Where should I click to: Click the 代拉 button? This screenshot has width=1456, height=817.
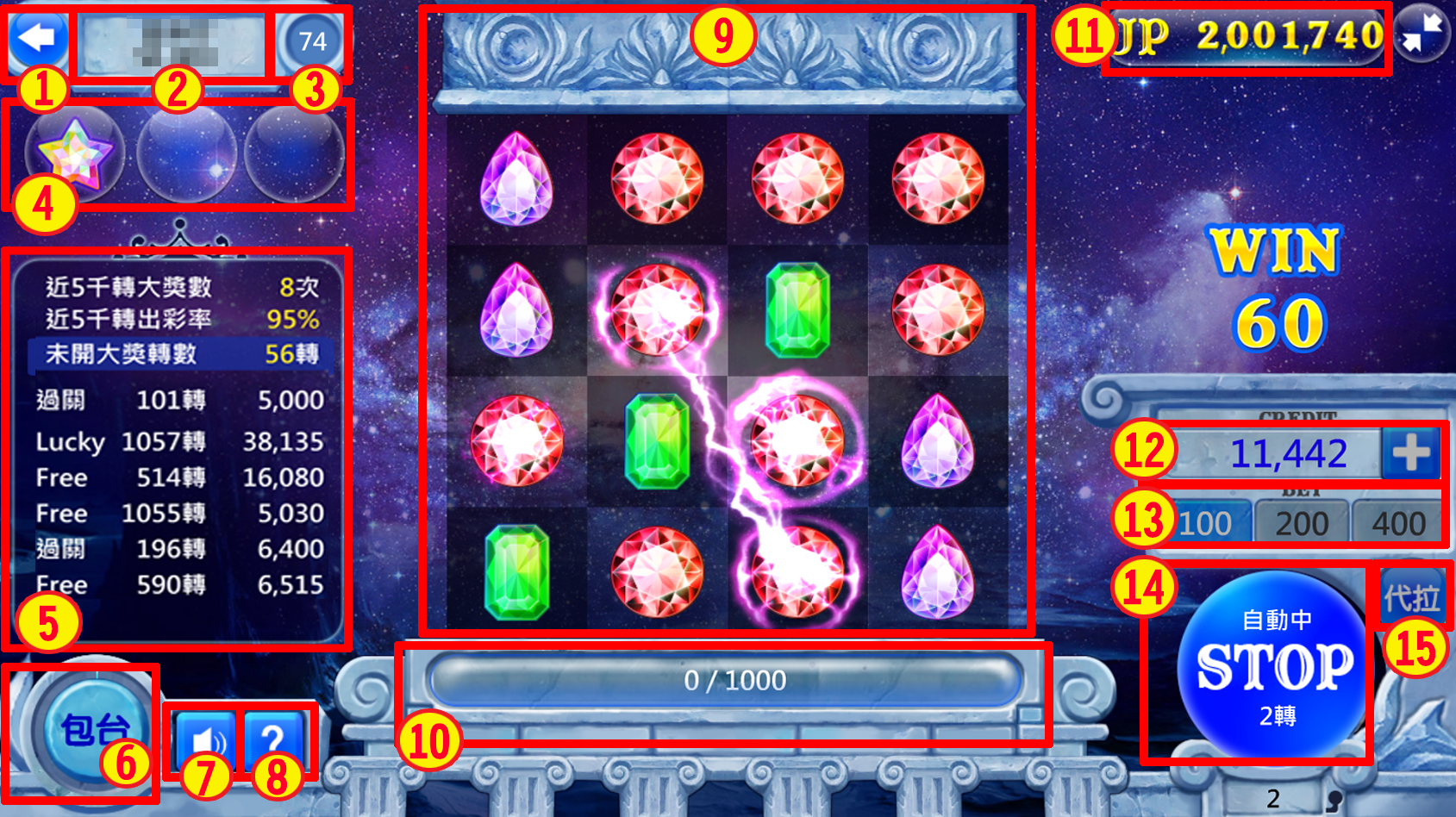(1411, 596)
